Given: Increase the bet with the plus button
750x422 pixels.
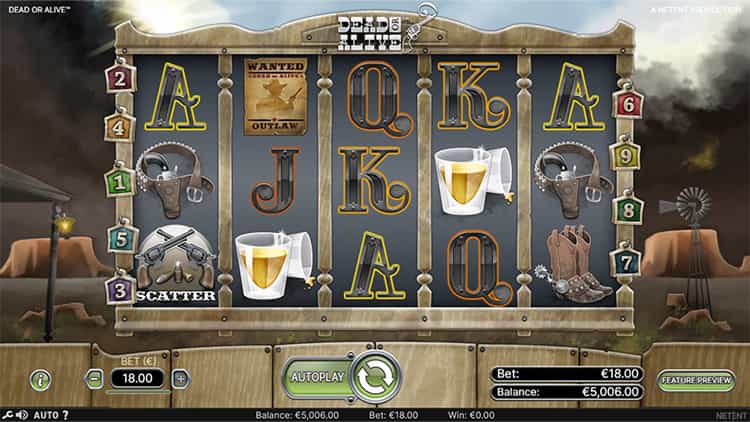Looking at the screenshot, I should [x=181, y=379].
